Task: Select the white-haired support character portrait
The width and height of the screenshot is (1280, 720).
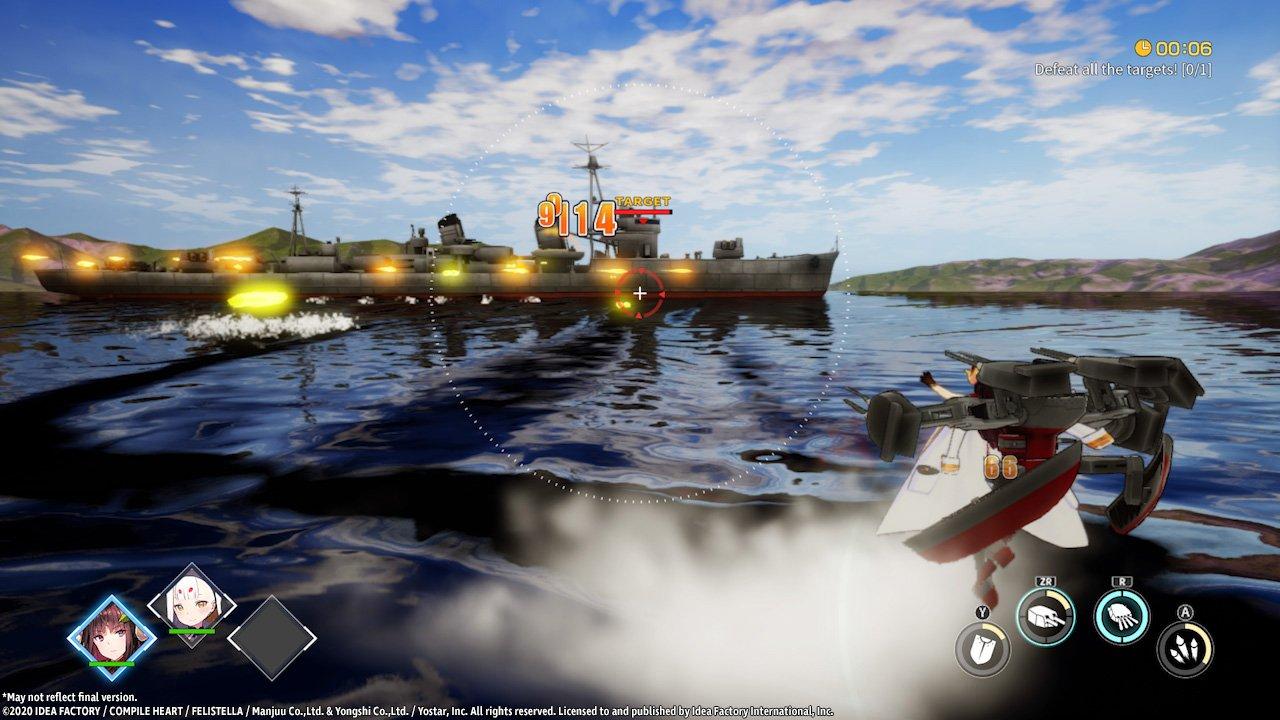Action: click(190, 606)
